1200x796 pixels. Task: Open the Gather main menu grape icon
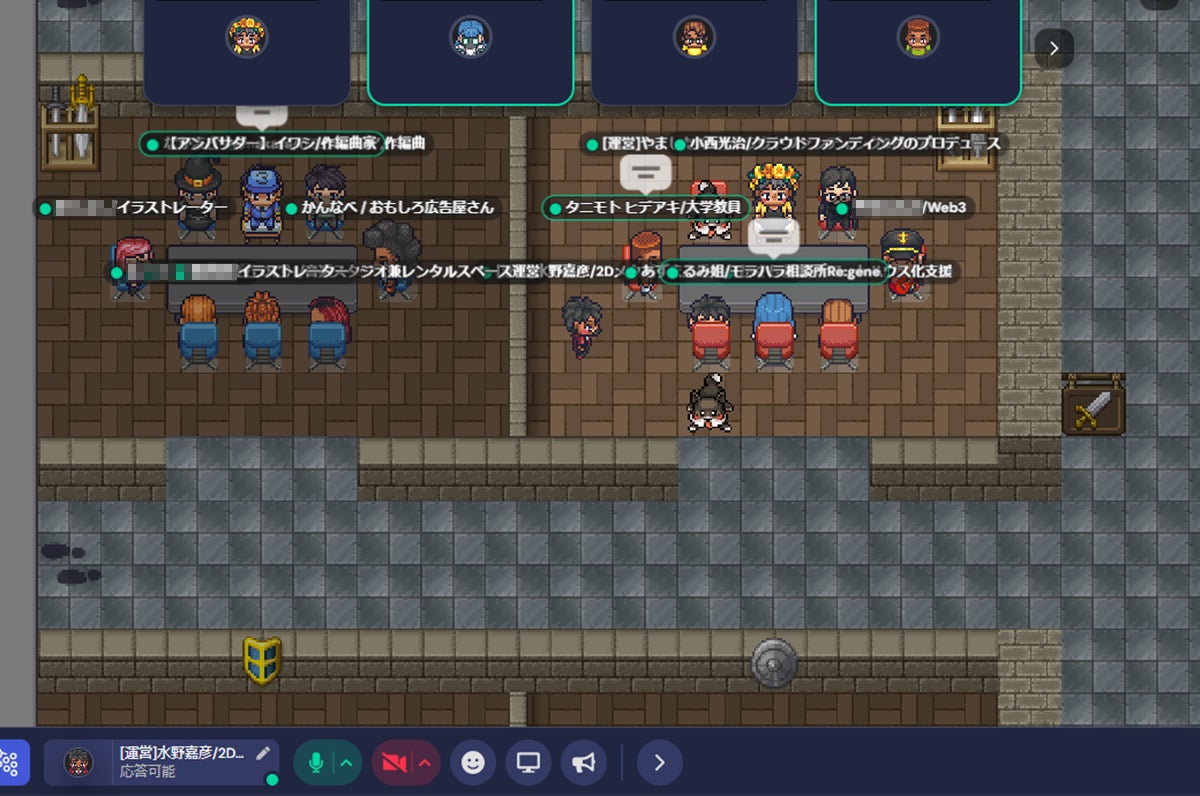[10, 763]
